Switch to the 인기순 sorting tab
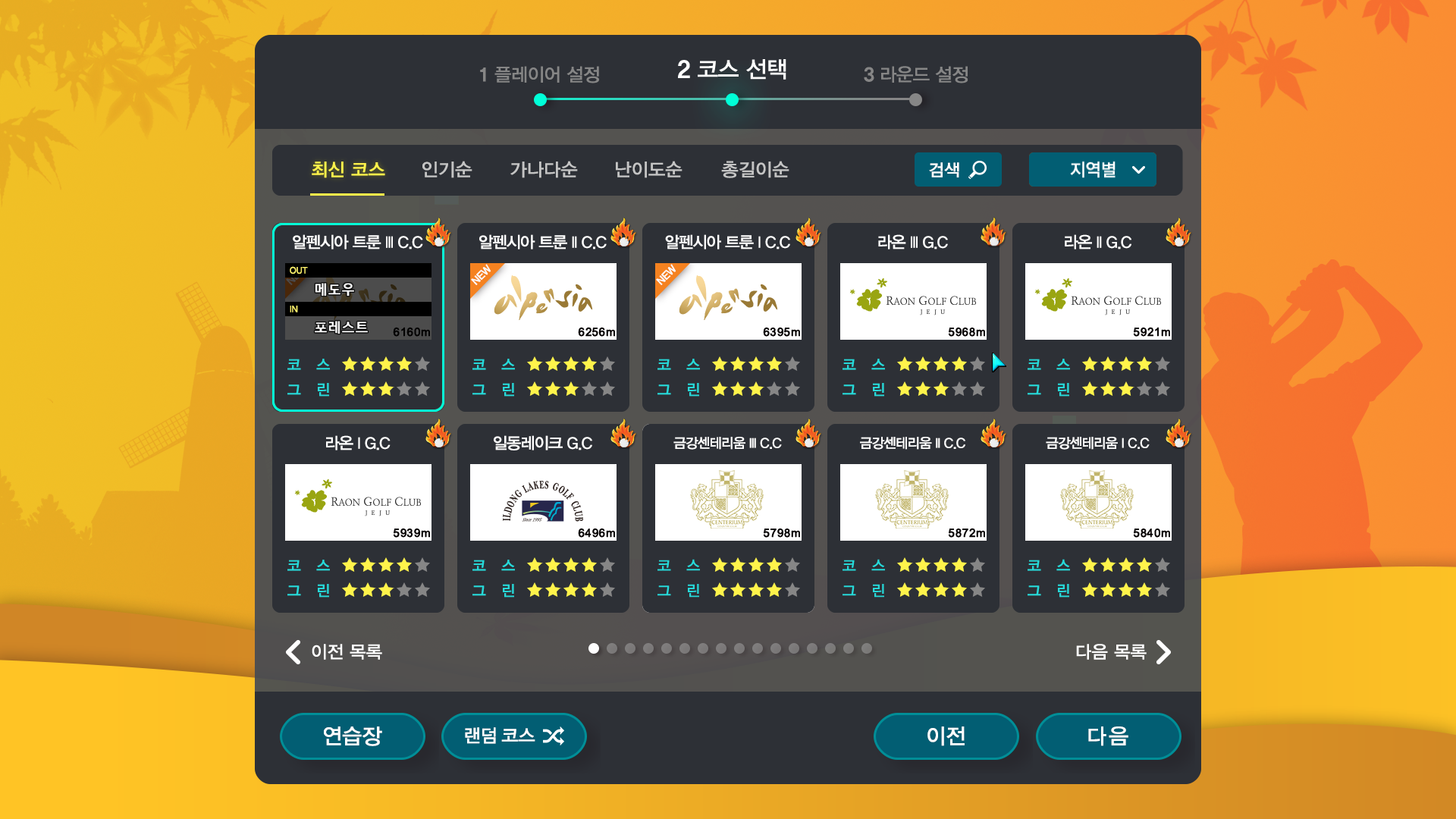 pos(447,170)
